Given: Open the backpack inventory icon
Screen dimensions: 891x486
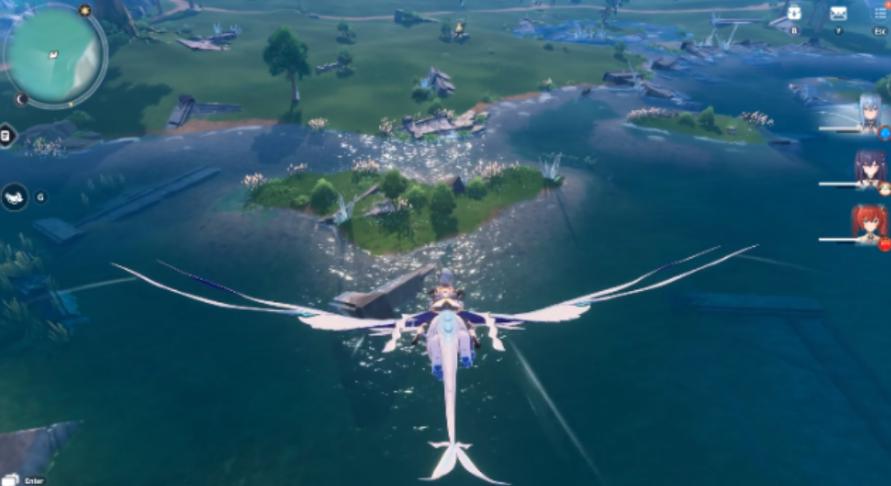Looking at the screenshot, I should [x=794, y=13].
